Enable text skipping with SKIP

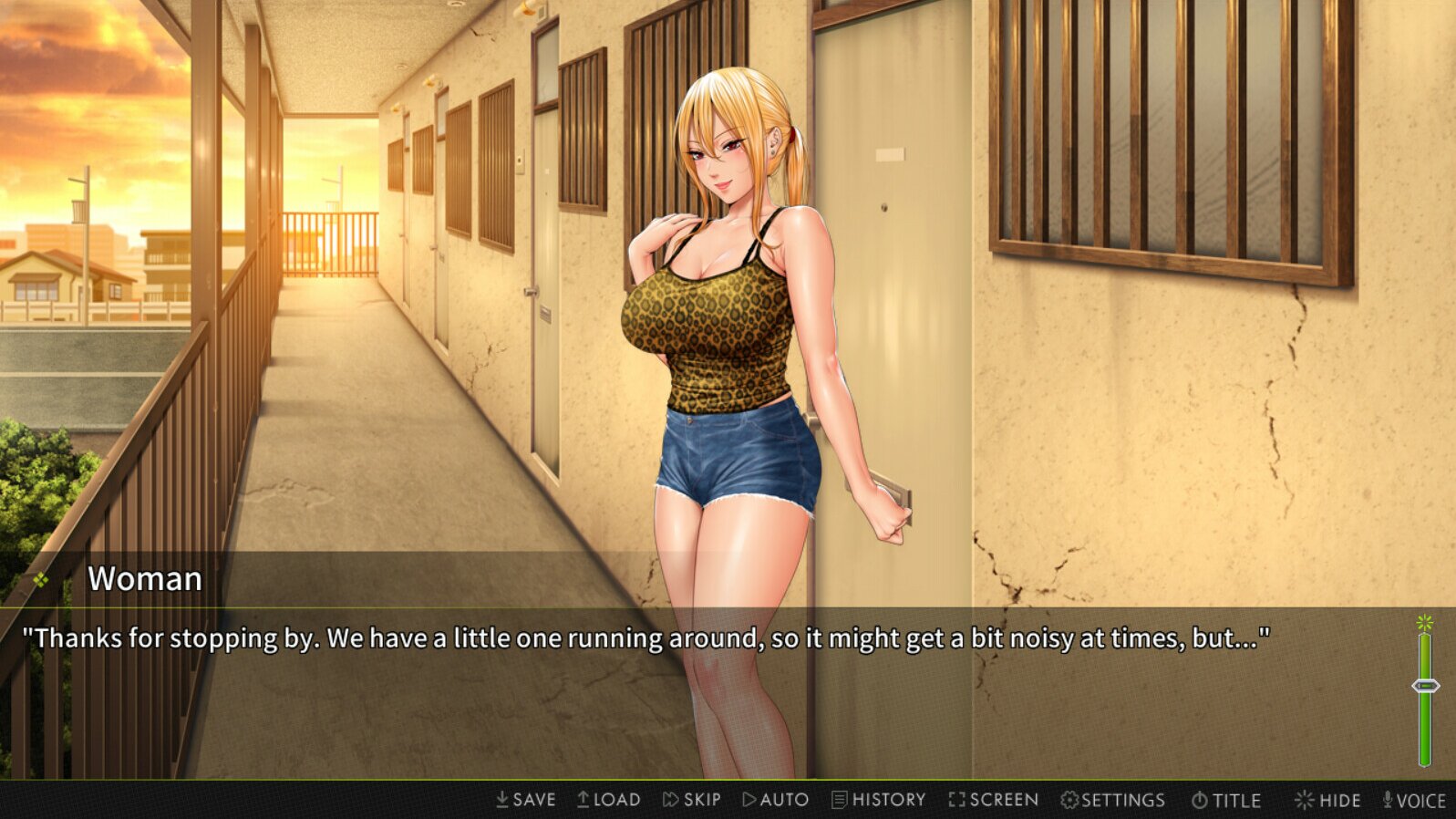pos(695,800)
